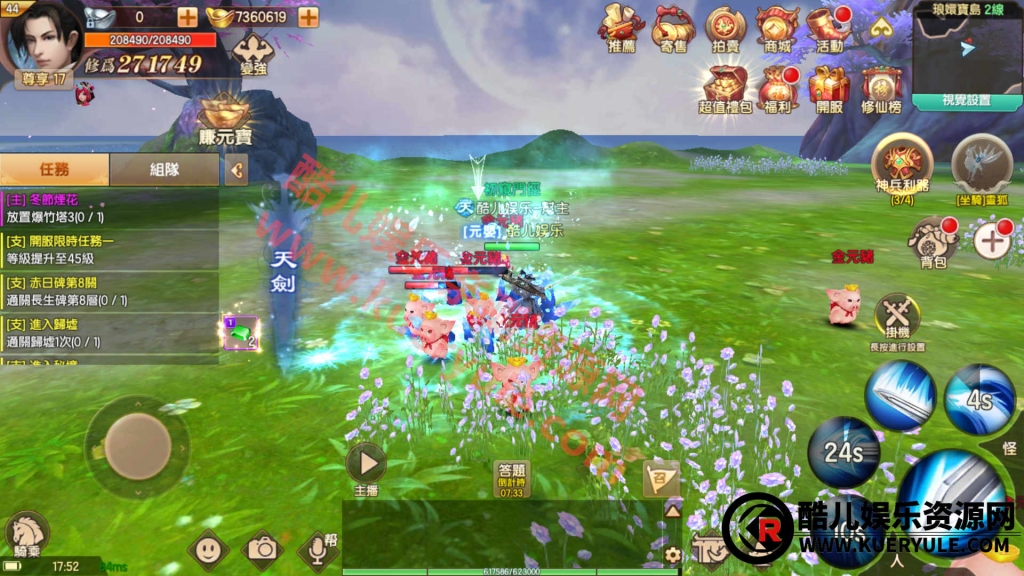This screenshot has height=576, width=1024.
Task: Open the 答題 quiz event
Action: (511, 478)
